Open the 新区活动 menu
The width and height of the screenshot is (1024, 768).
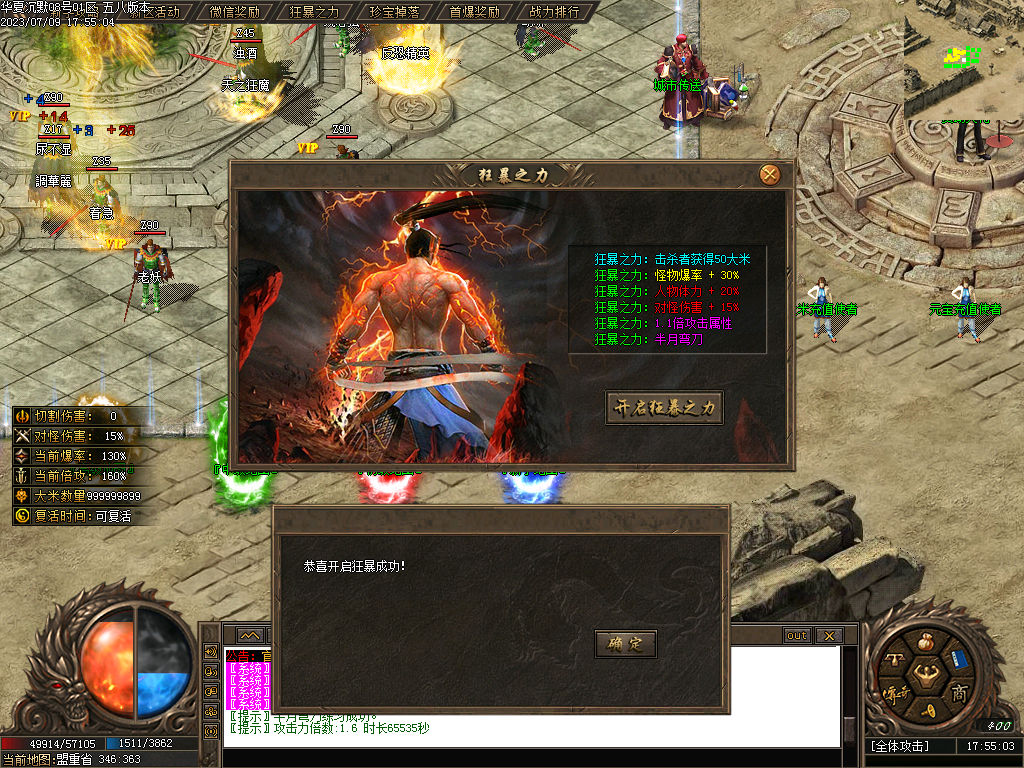pos(156,12)
